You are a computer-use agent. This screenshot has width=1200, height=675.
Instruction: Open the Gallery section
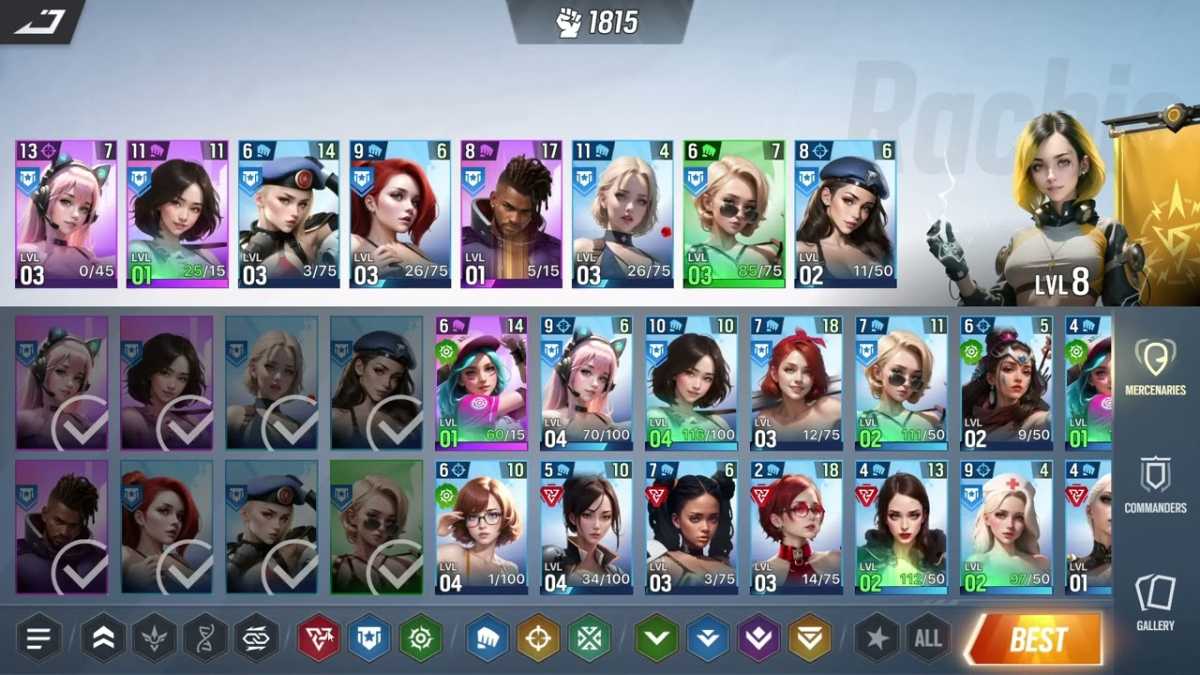(1155, 602)
